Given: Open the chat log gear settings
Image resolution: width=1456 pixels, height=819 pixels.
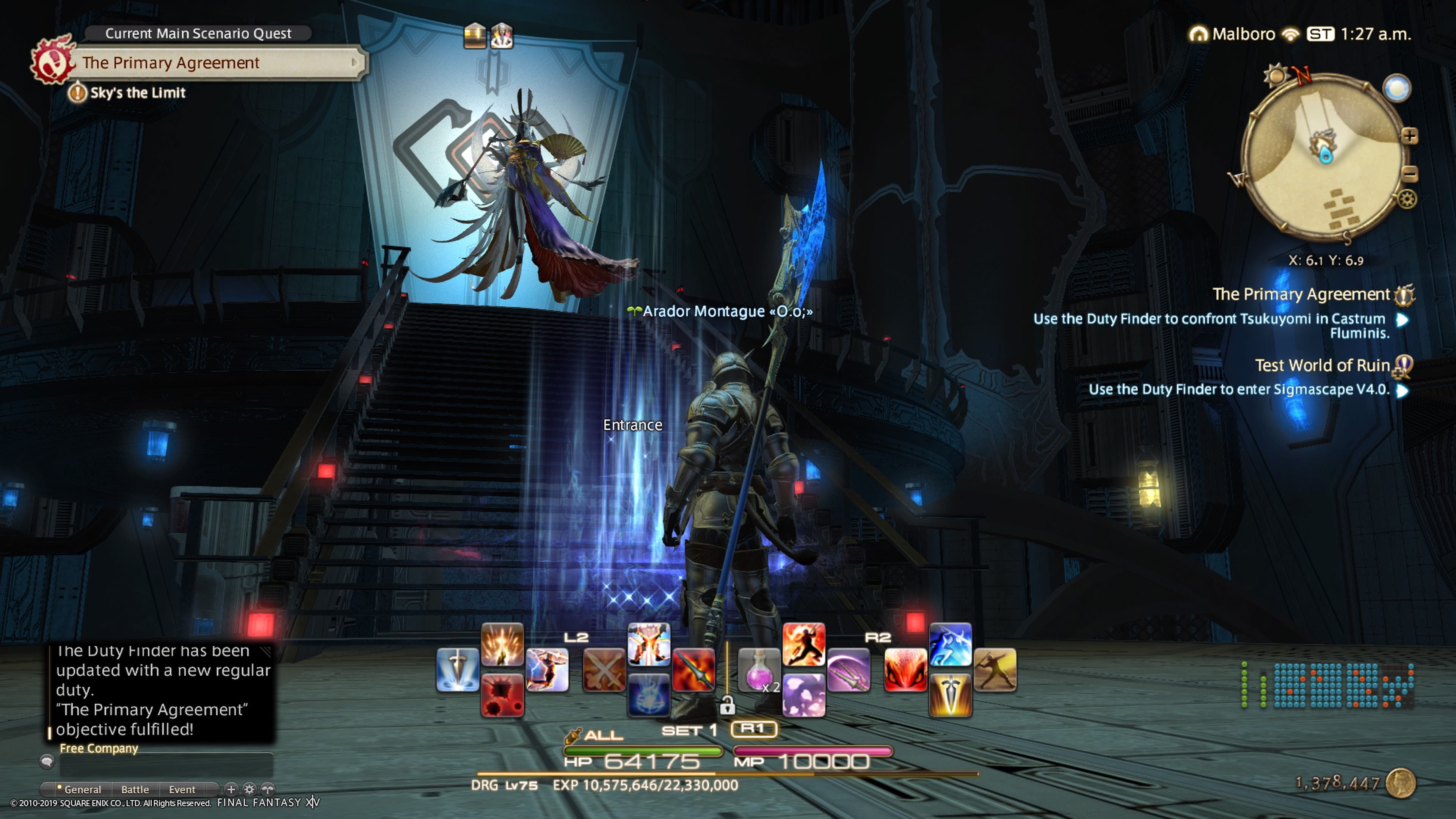Looking at the screenshot, I should 249,789.
